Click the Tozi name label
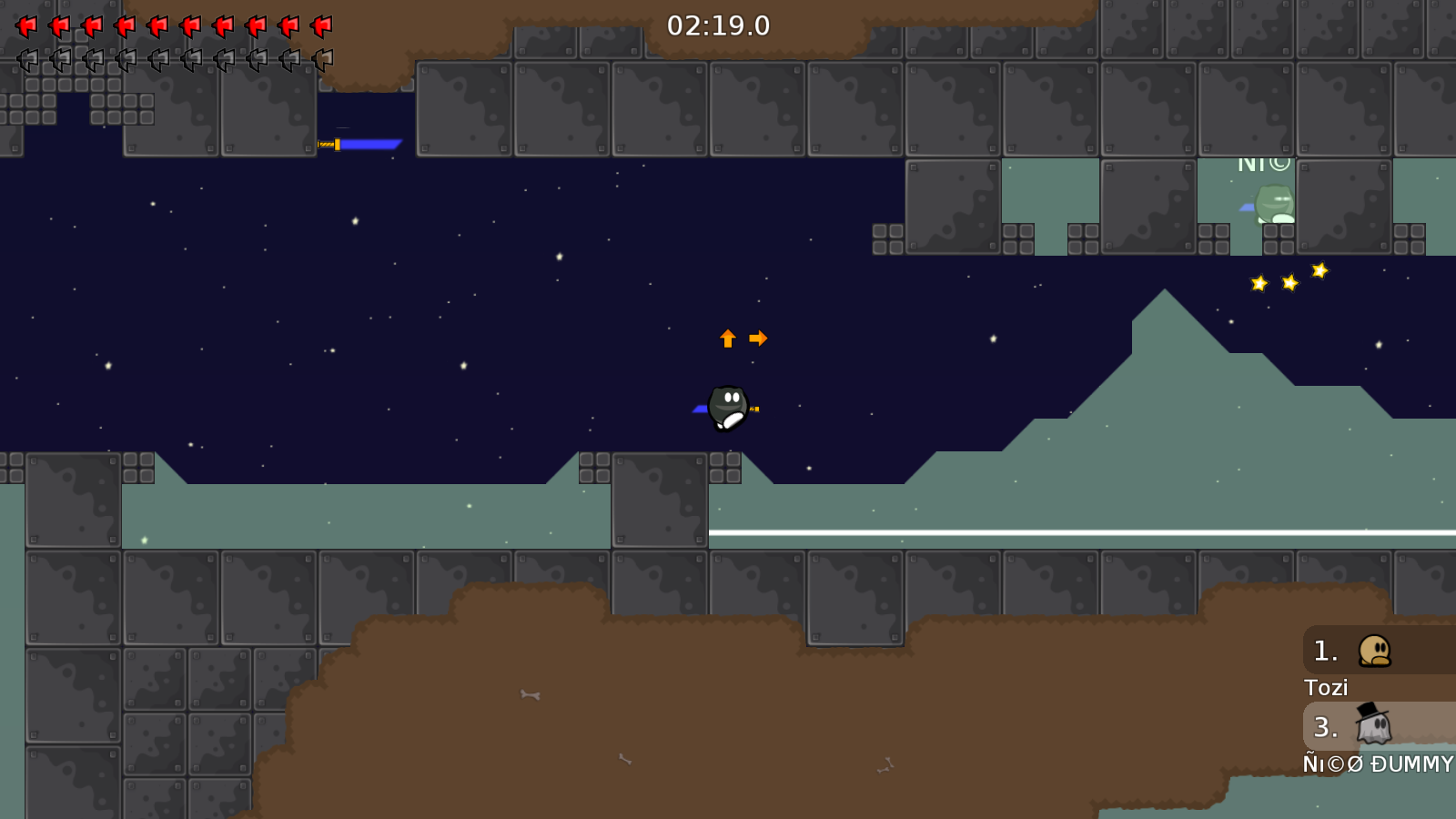The height and width of the screenshot is (819, 1456). coord(1327,687)
